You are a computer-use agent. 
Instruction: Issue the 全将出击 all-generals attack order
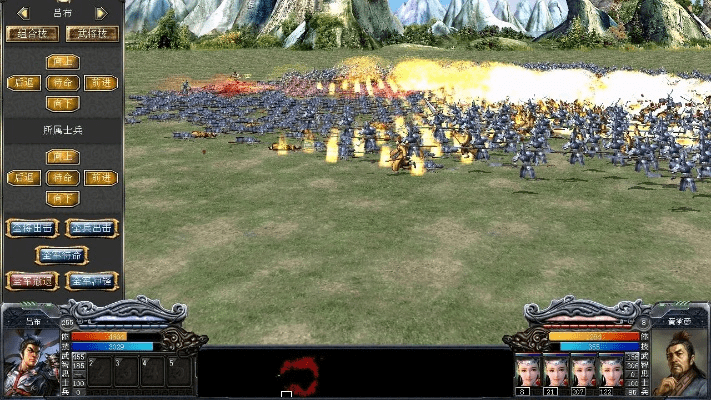(32, 228)
